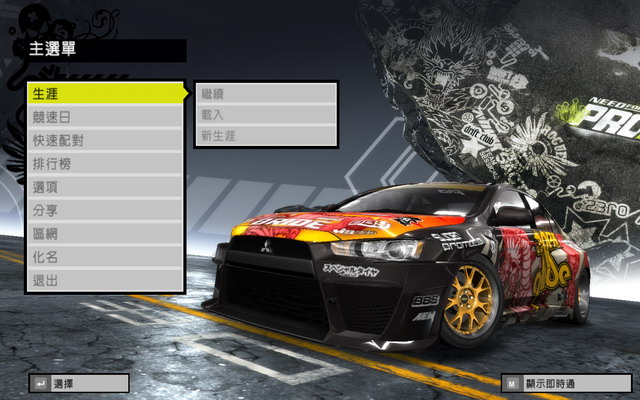Choose the 化名 (Alias) entry
Screen dimensions: 640x400
(105, 257)
